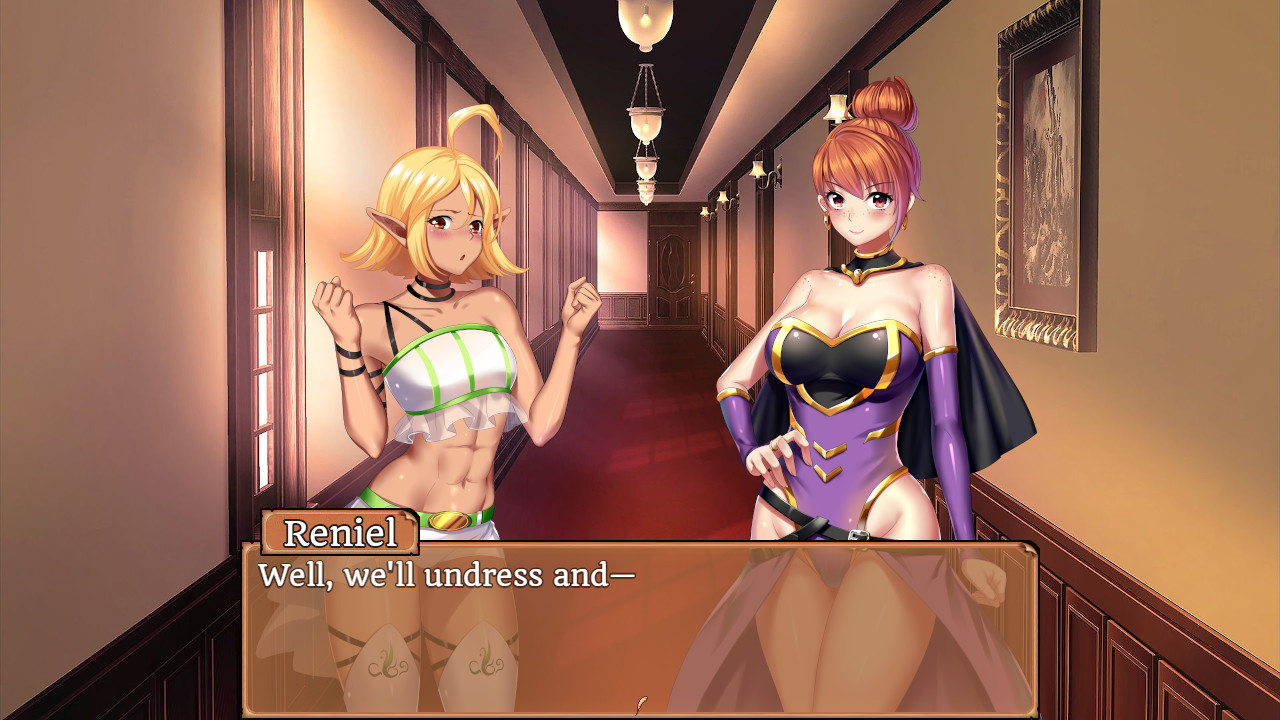Click the red carpet in the hallway

(640, 470)
